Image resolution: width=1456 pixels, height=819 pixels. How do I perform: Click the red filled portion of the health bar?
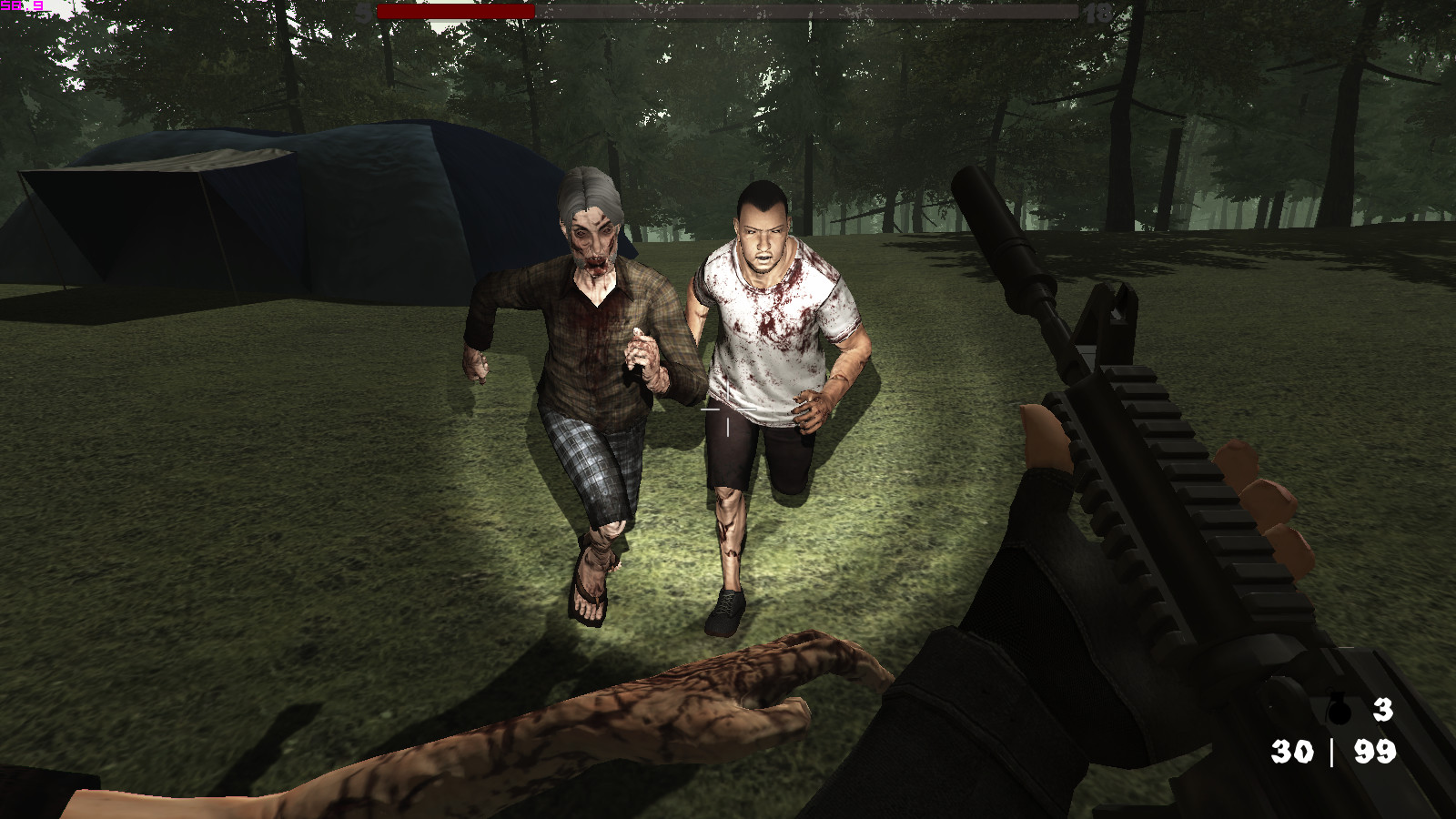[x=455, y=12]
